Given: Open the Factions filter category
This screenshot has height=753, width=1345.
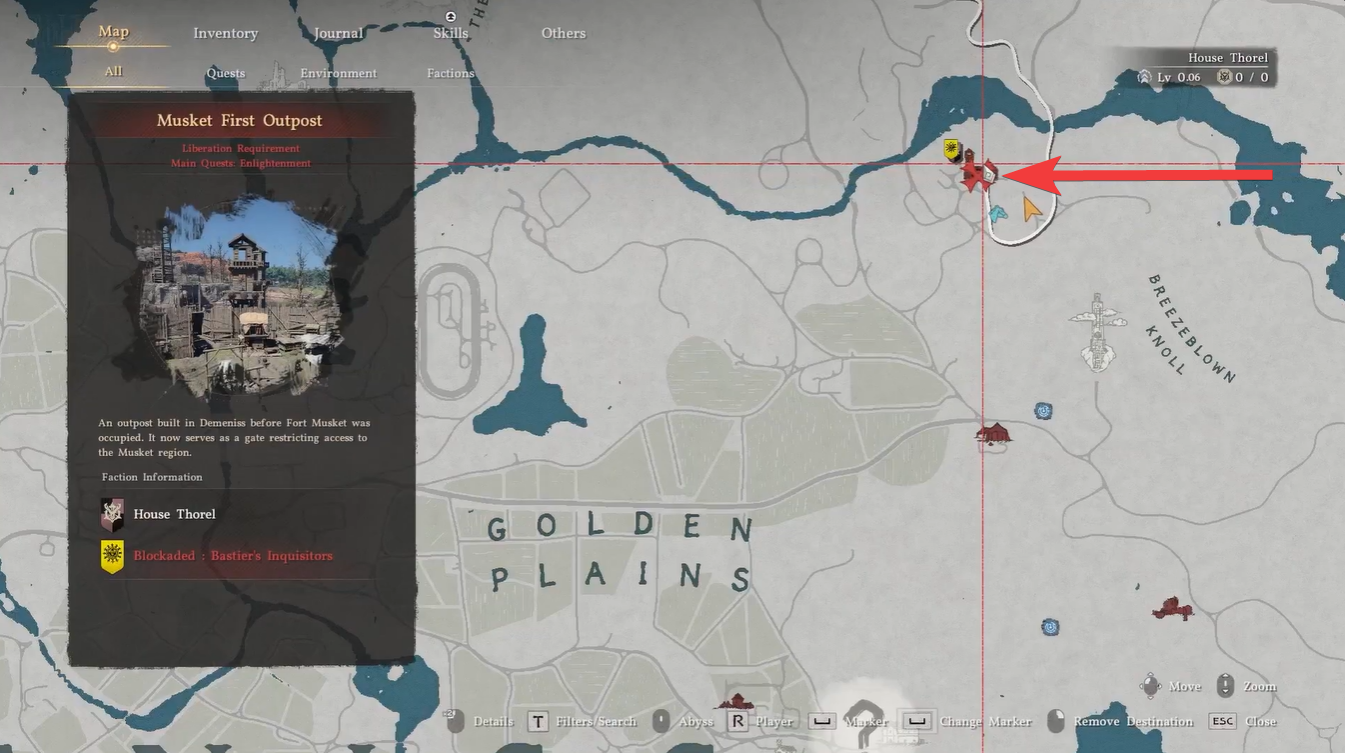Looking at the screenshot, I should (x=450, y=72).
